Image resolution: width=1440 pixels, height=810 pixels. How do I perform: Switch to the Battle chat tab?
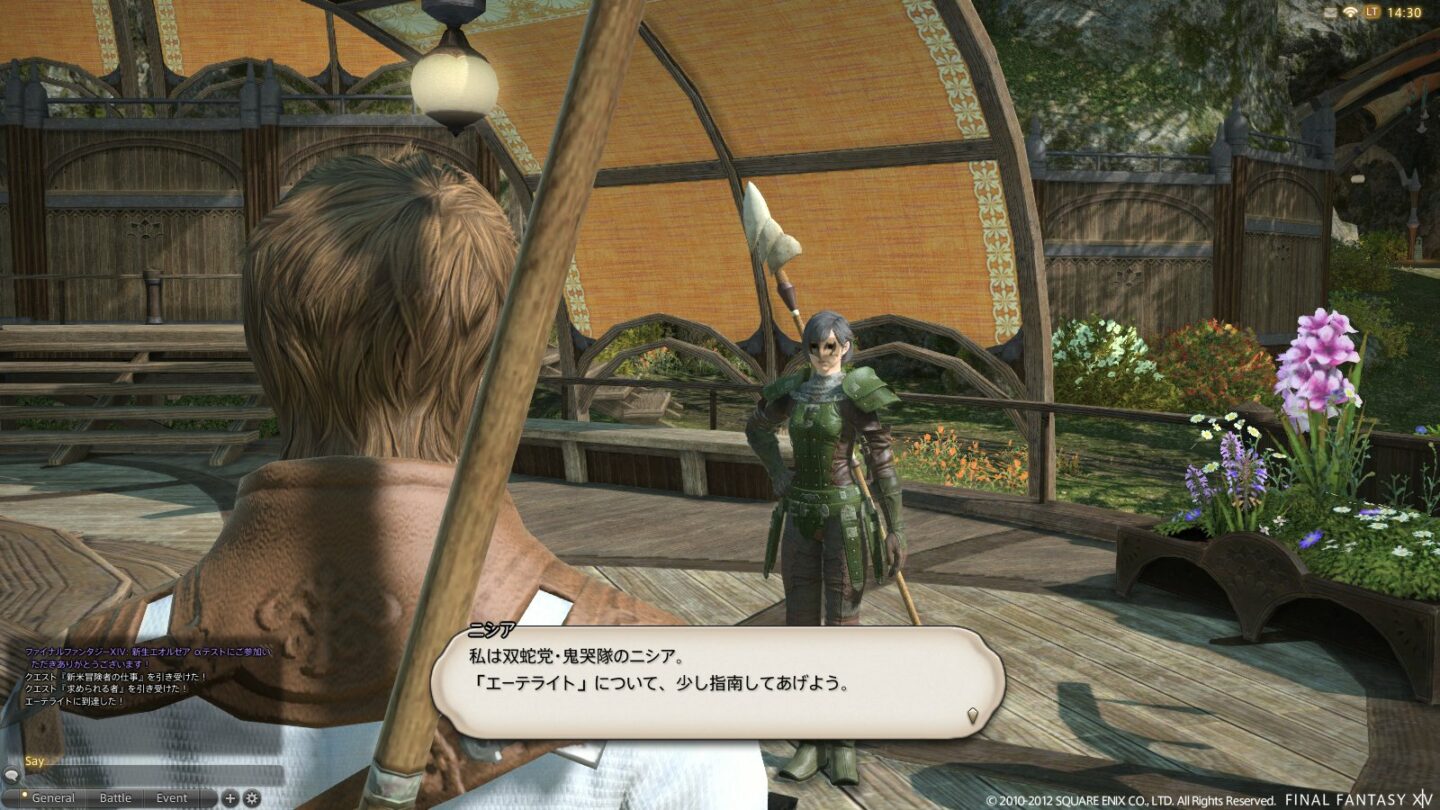[113, 798]
